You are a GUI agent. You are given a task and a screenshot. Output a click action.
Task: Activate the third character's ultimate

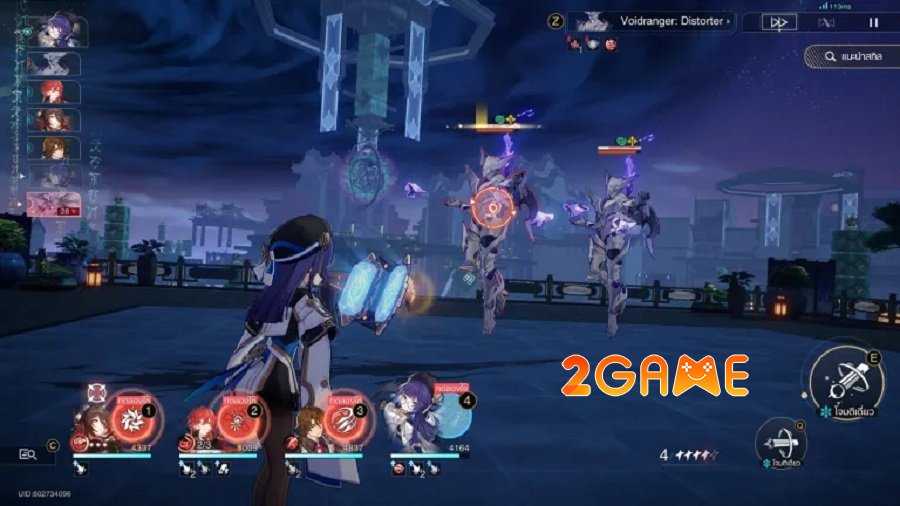pos(343,411)
